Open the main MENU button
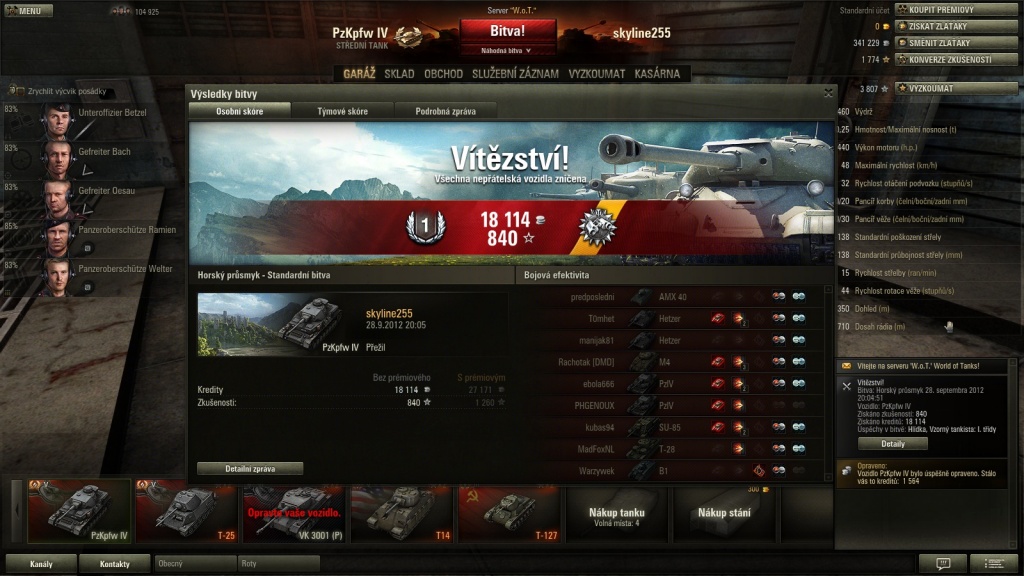The height and width of the screenshot is (576, 1024). (x=28, y=11)
